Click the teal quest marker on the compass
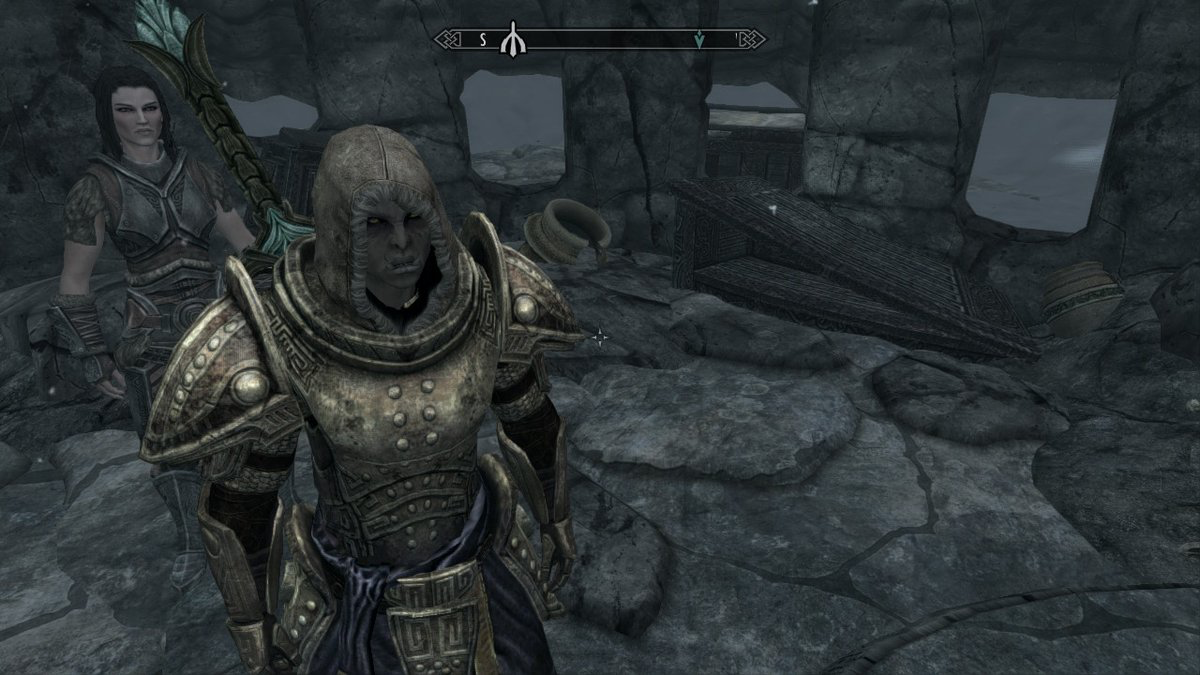The image size is (1200, 675). click(x=699, y=40)
